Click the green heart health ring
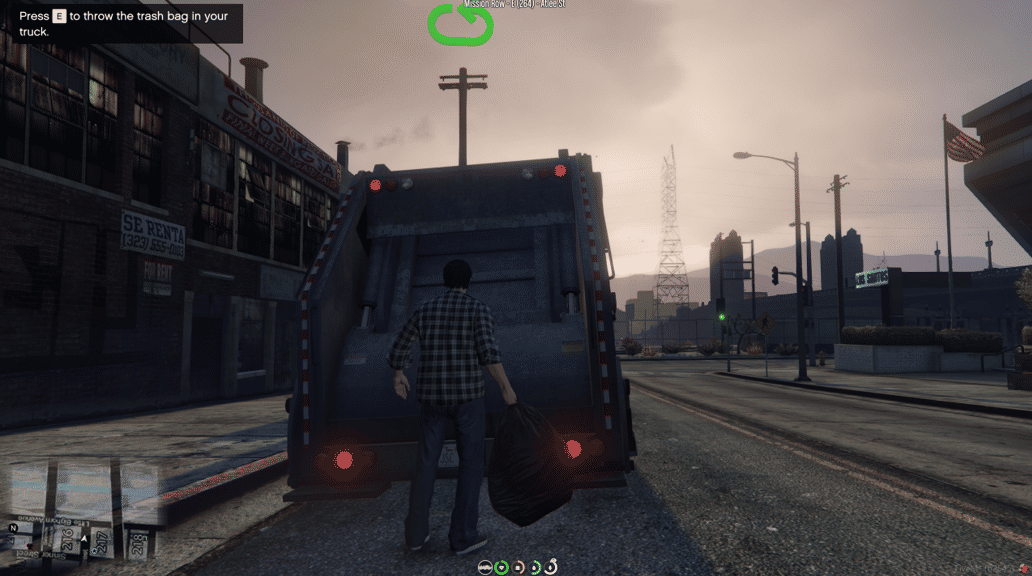Viewport: 1032px width, 576px height. 502,567
